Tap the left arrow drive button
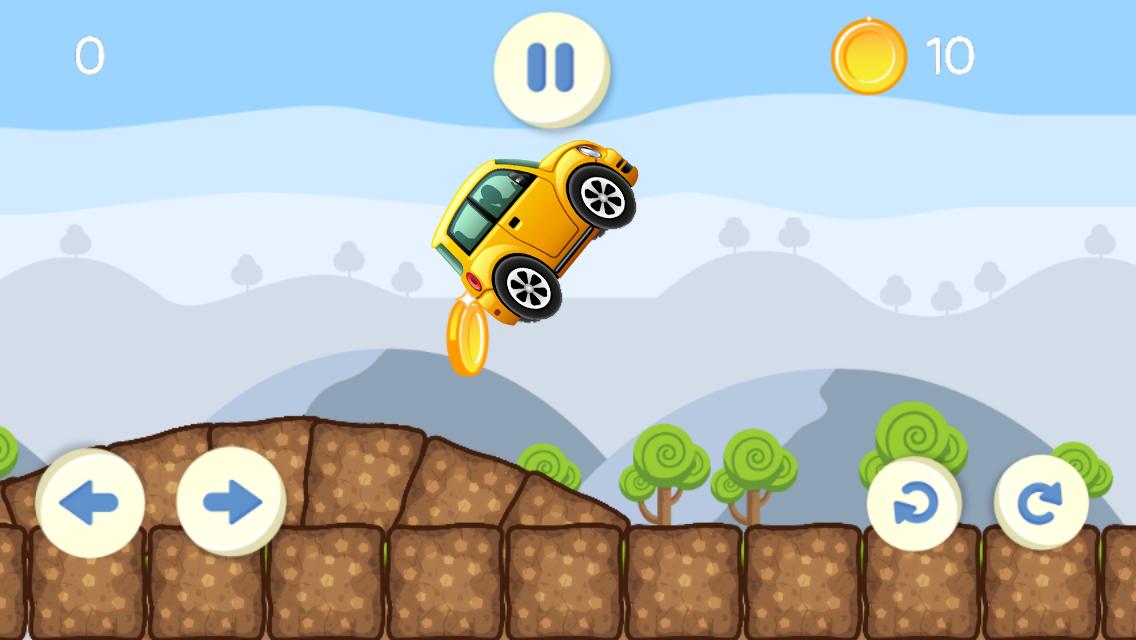The width and height of the screenshot is (1136, 640). click(x=89, y=502)
